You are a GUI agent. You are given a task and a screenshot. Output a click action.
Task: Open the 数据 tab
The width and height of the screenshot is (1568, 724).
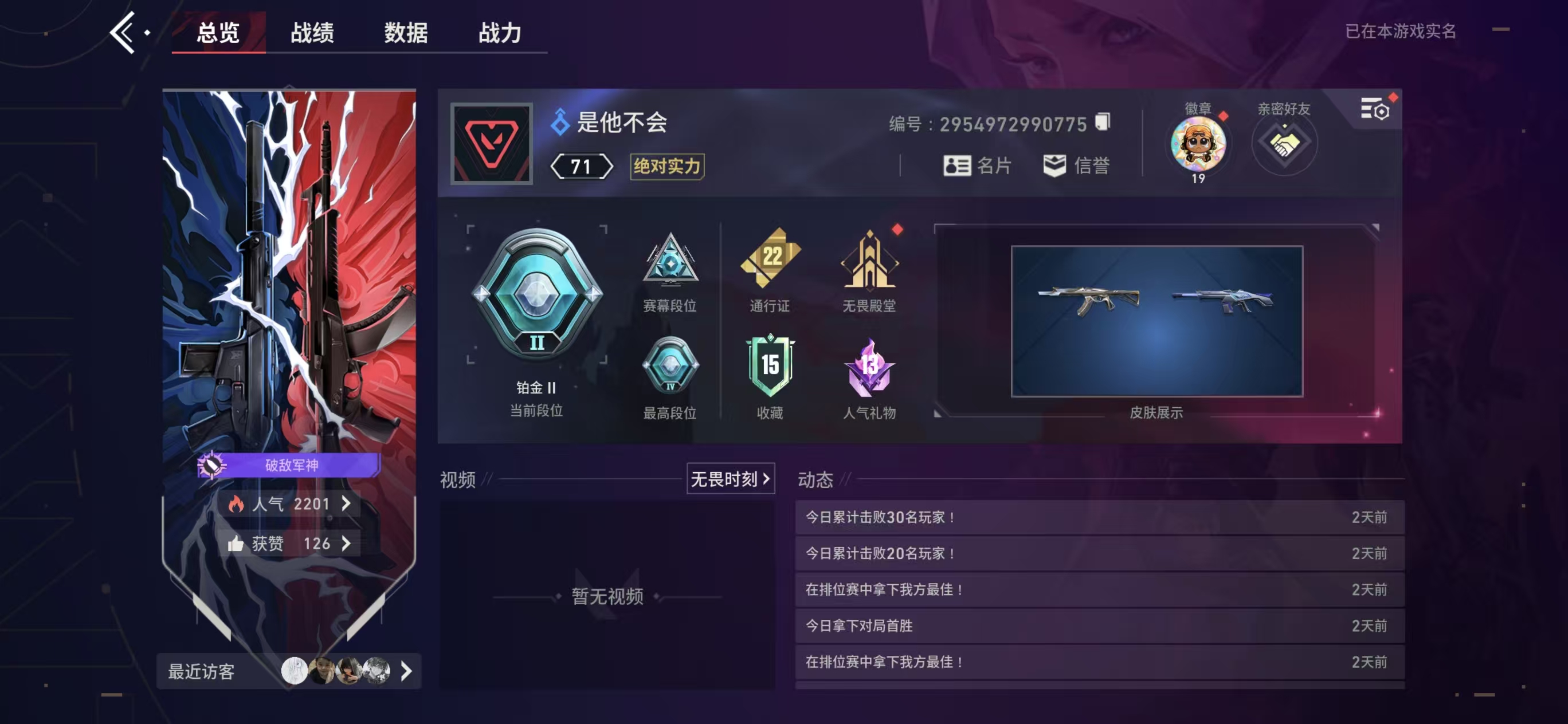pos(405,33)
